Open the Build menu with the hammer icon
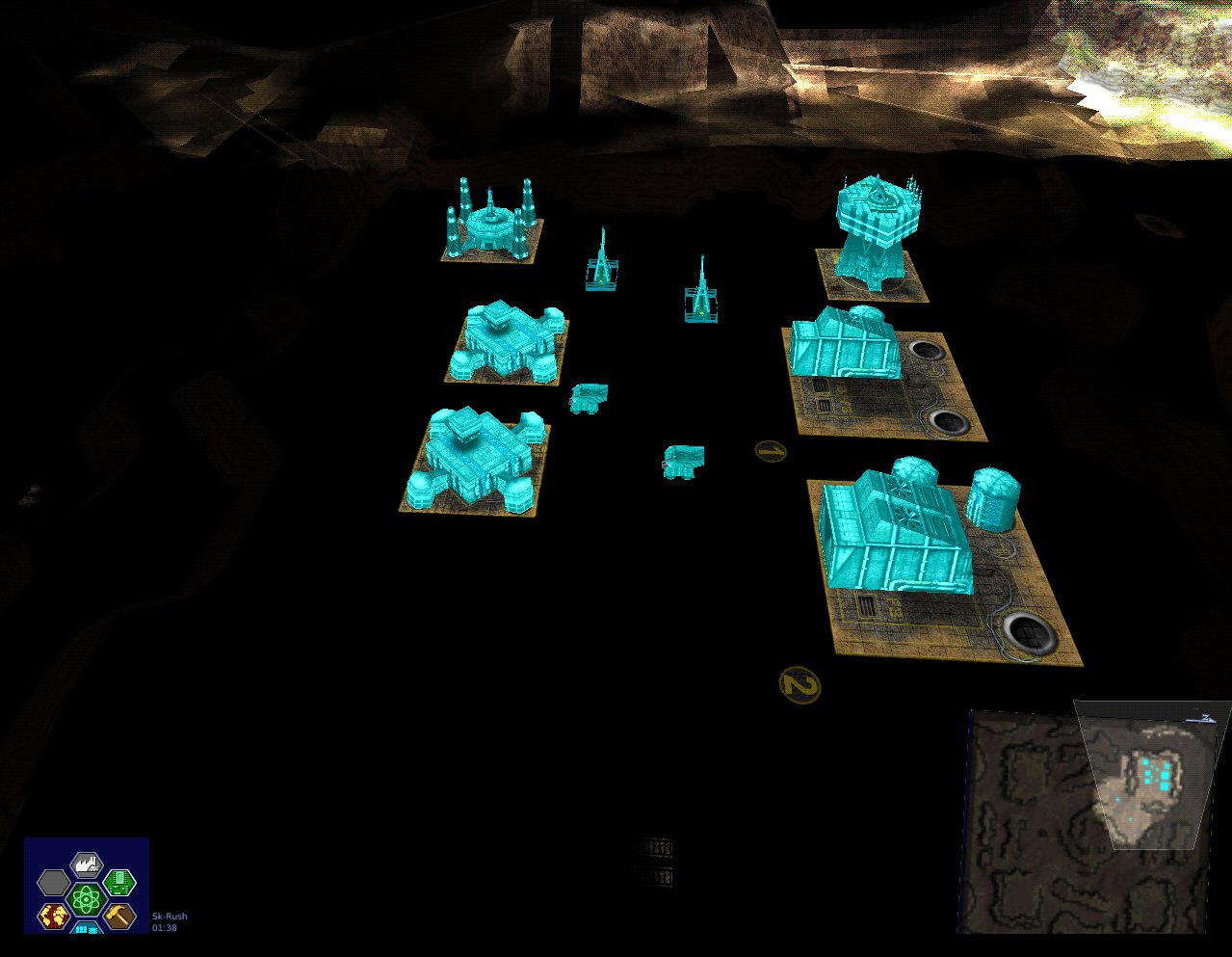1232x957 pixels. click(118, 915)
